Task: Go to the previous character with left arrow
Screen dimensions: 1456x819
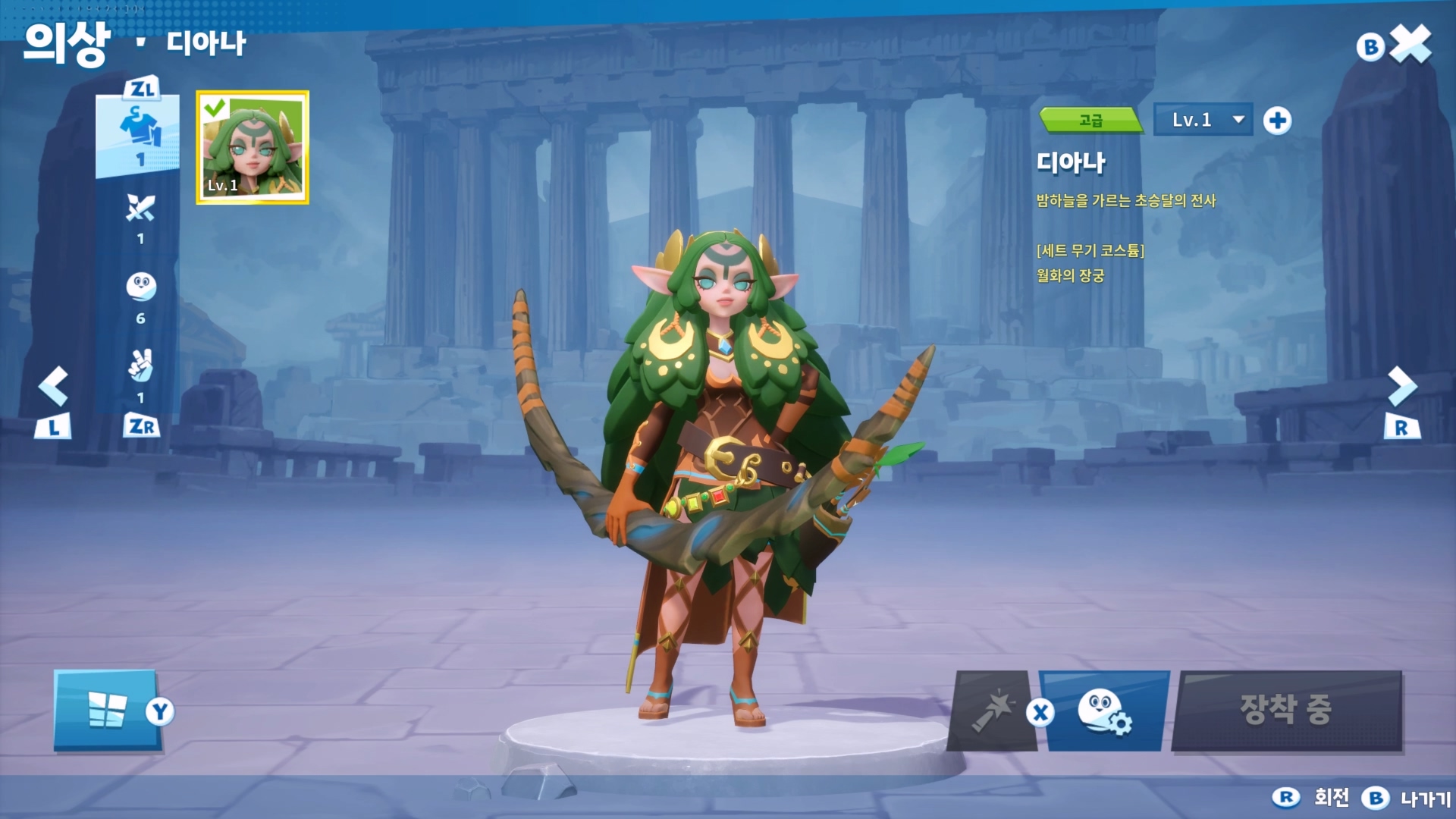Action: 54,387
